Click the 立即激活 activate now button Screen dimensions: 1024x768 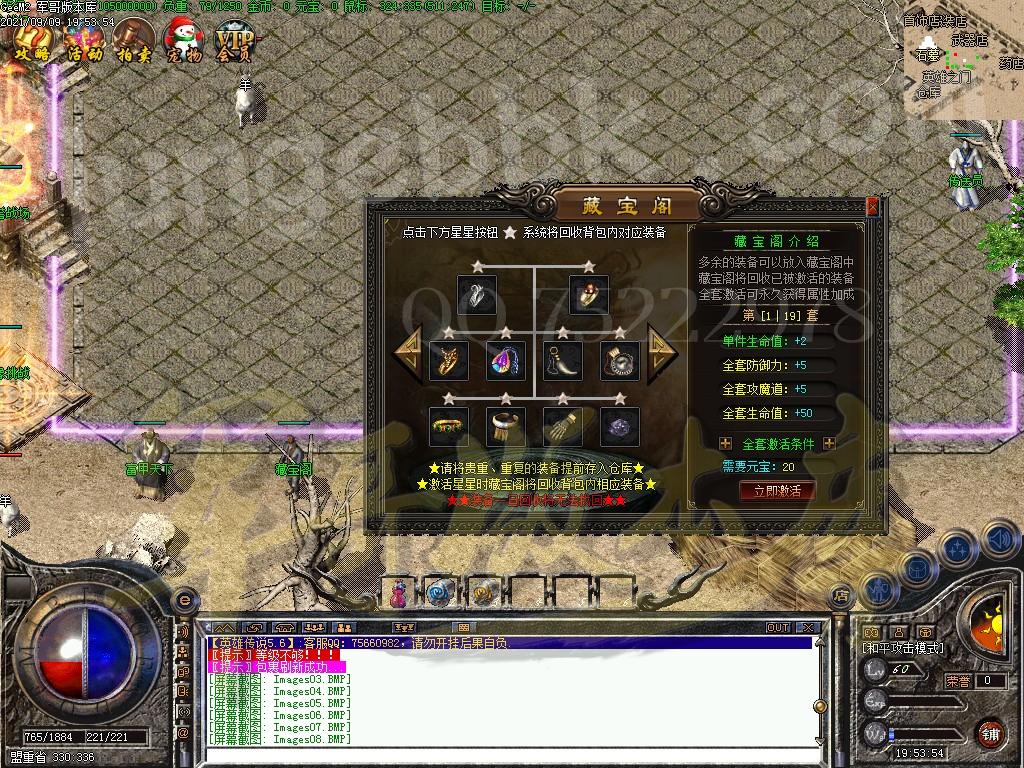(x=777, y=490)
